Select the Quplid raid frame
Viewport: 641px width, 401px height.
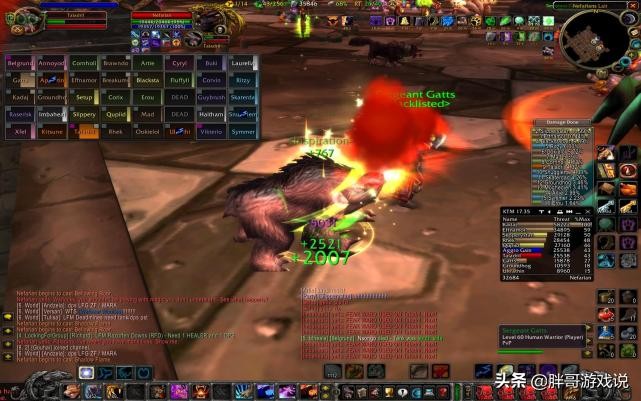pyautogui.click(x=116, y=114)
